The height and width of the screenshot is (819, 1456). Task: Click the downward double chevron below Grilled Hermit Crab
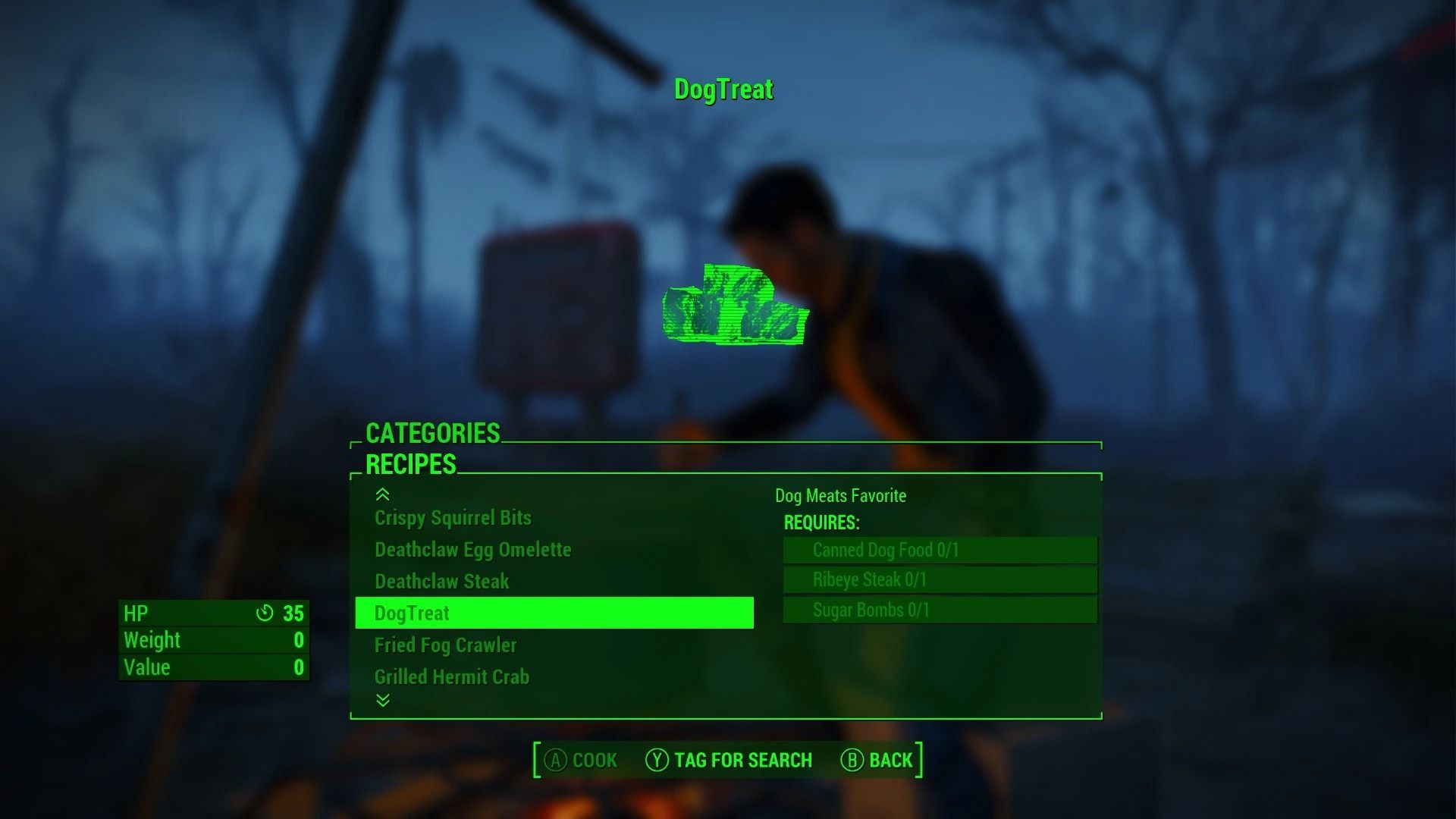pyautogui.click(x=381, y=701)
